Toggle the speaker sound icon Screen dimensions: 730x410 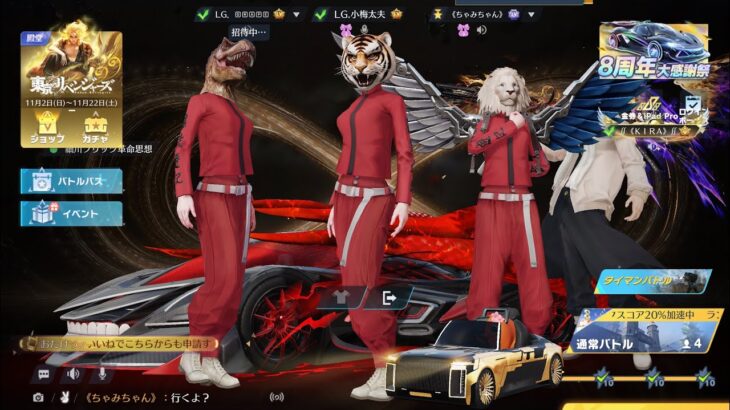click(x=73, y=373)
